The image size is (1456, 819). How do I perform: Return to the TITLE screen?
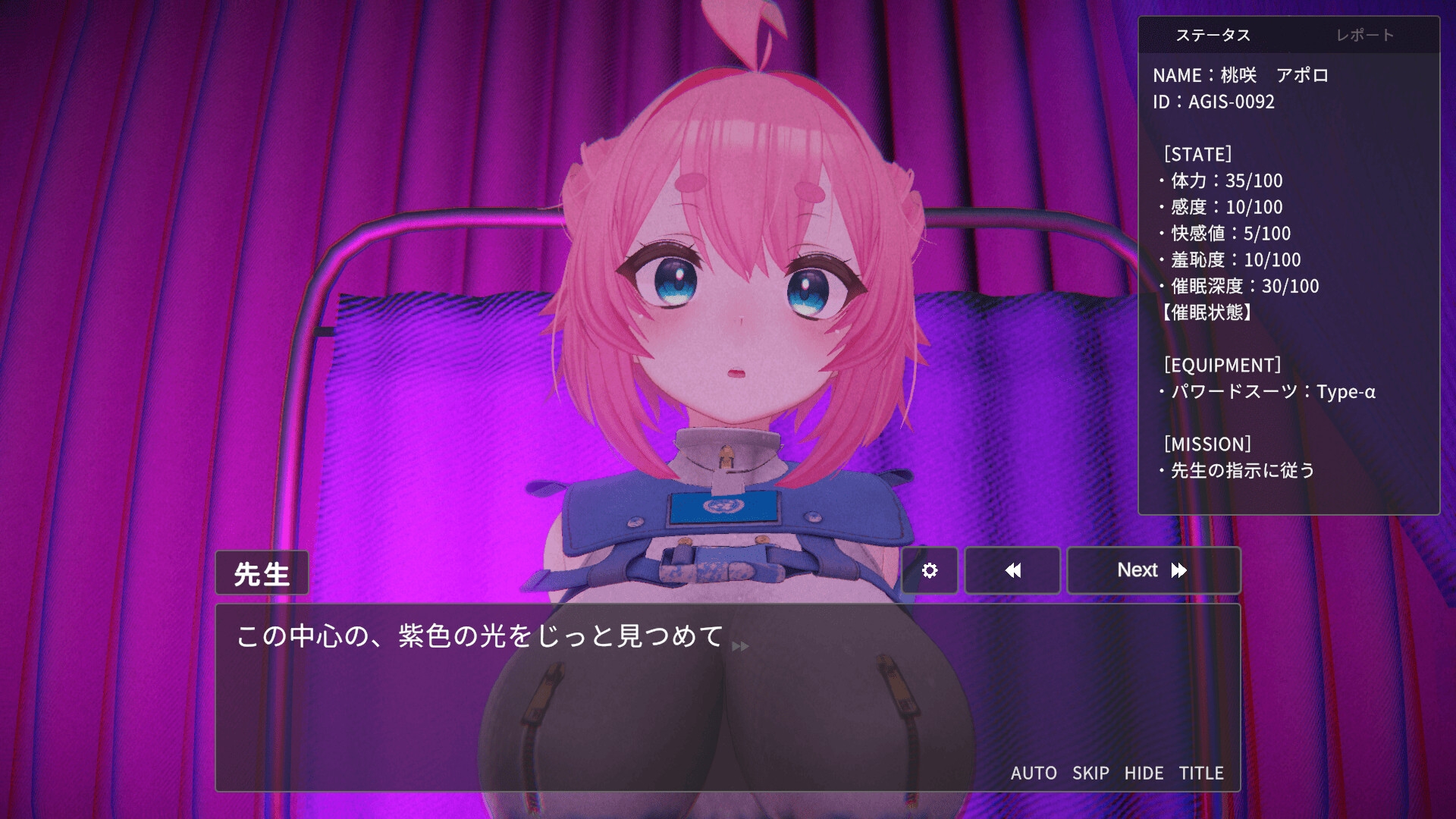tap(1201, 773)
